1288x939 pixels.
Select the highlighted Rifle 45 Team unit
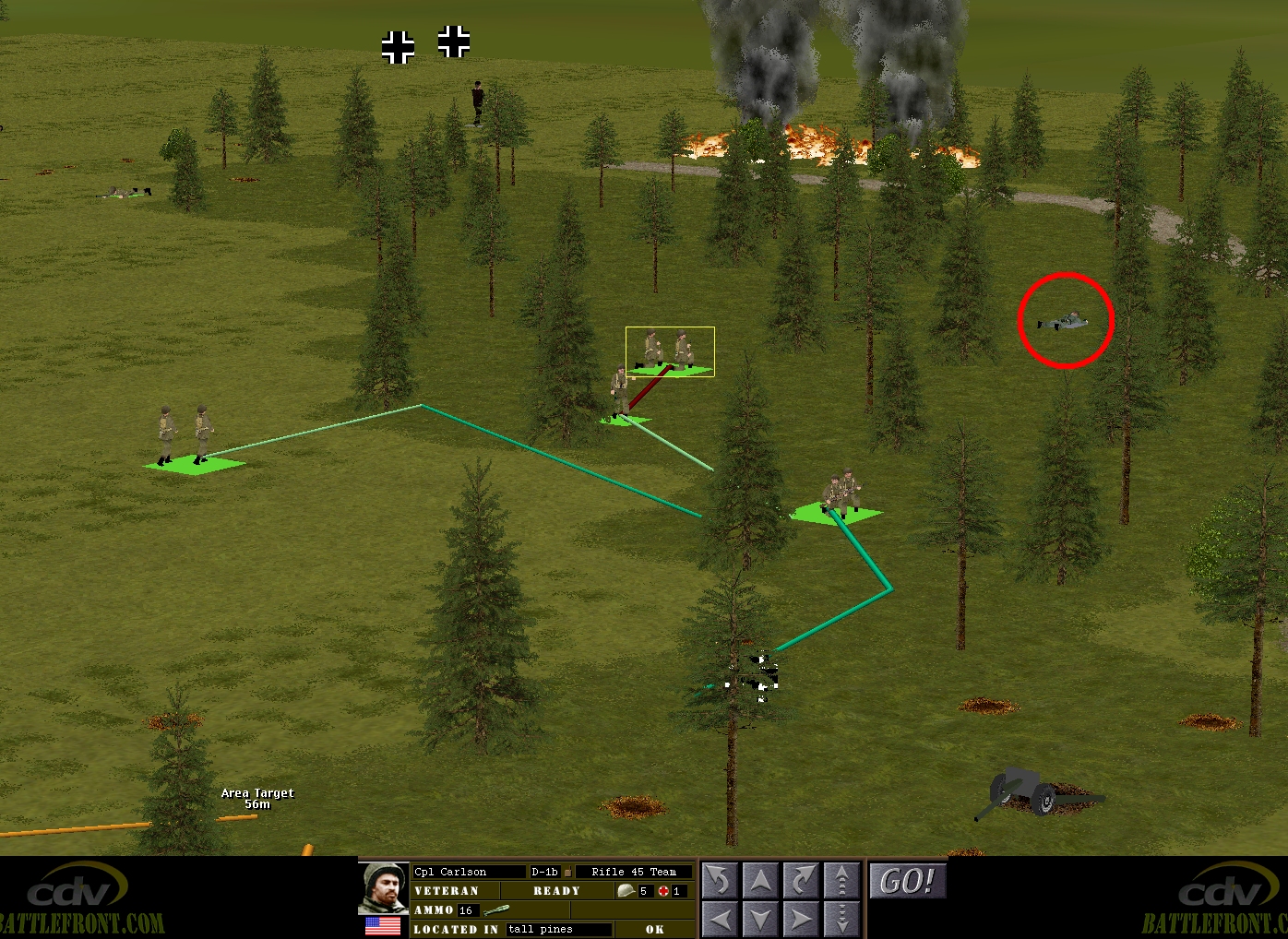669,351
